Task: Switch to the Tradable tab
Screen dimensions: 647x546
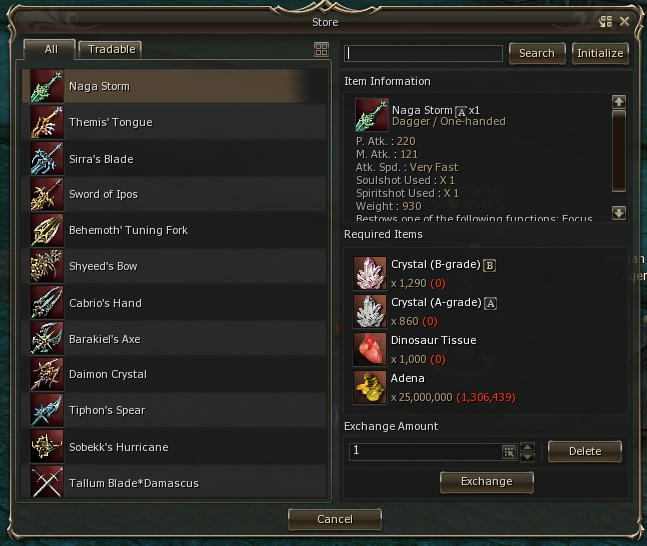Action: click(111, 49)
